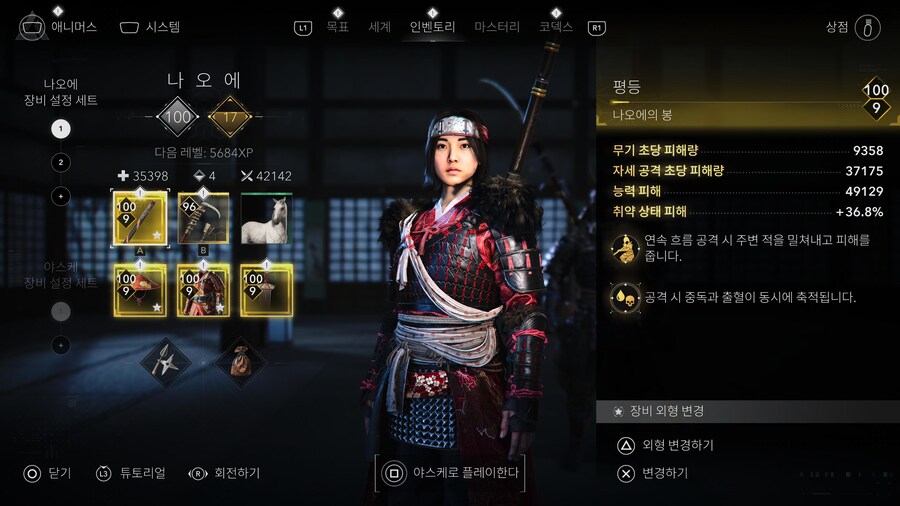Choose the level 96 kusarigama weapon slot

click(x=203, y=218)
